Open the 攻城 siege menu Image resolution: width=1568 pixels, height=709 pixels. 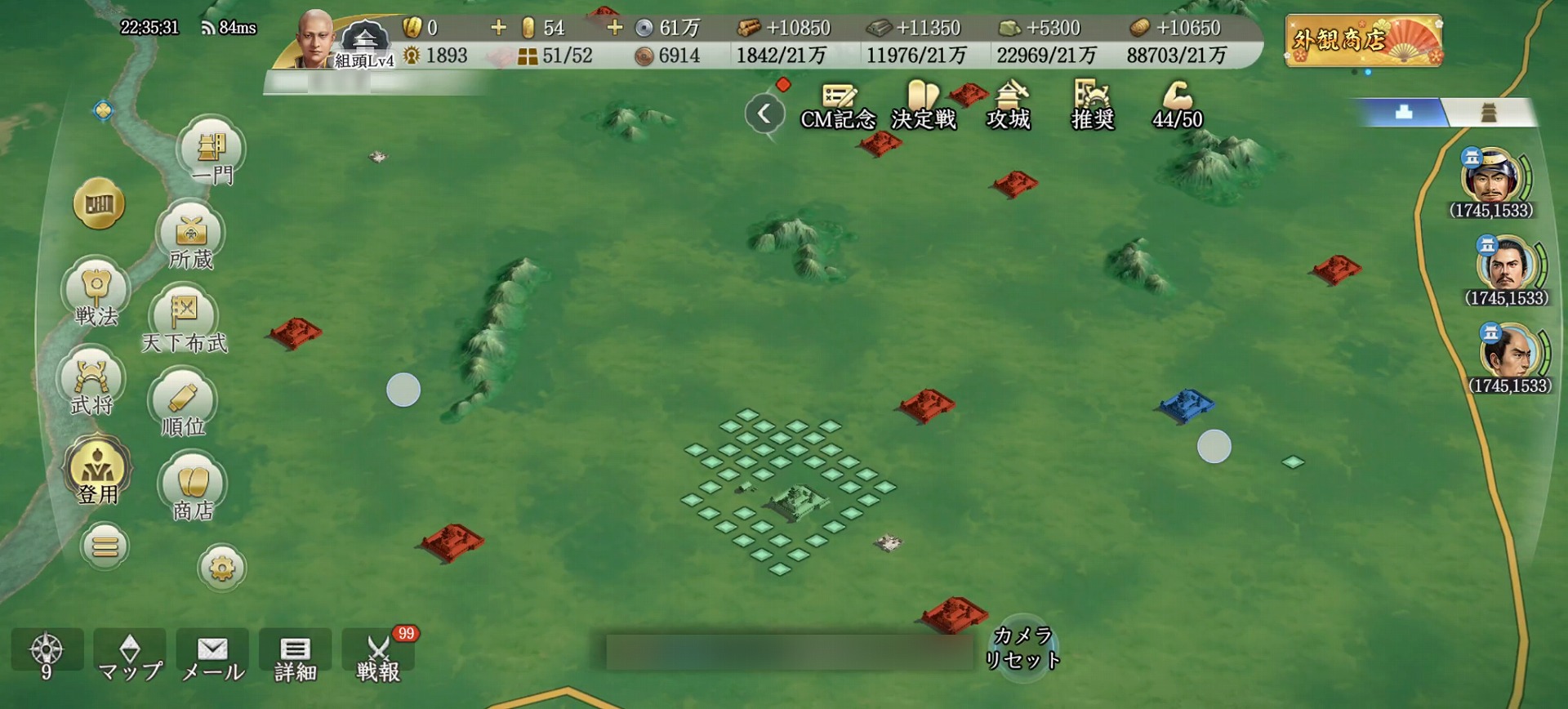pyautogui.click(x=1009, y=106)
